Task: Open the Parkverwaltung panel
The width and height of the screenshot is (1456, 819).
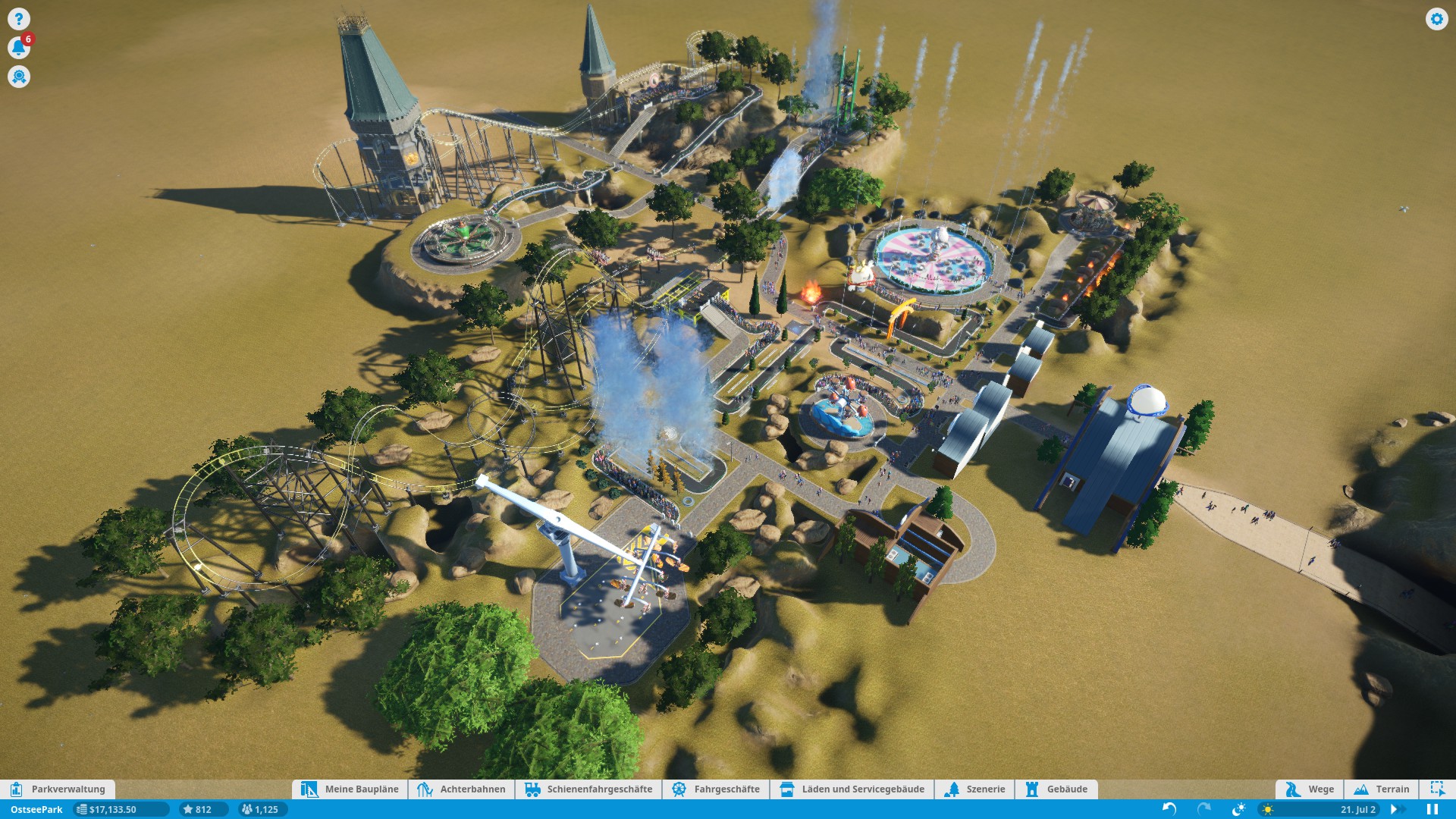Action: [58, 789]
